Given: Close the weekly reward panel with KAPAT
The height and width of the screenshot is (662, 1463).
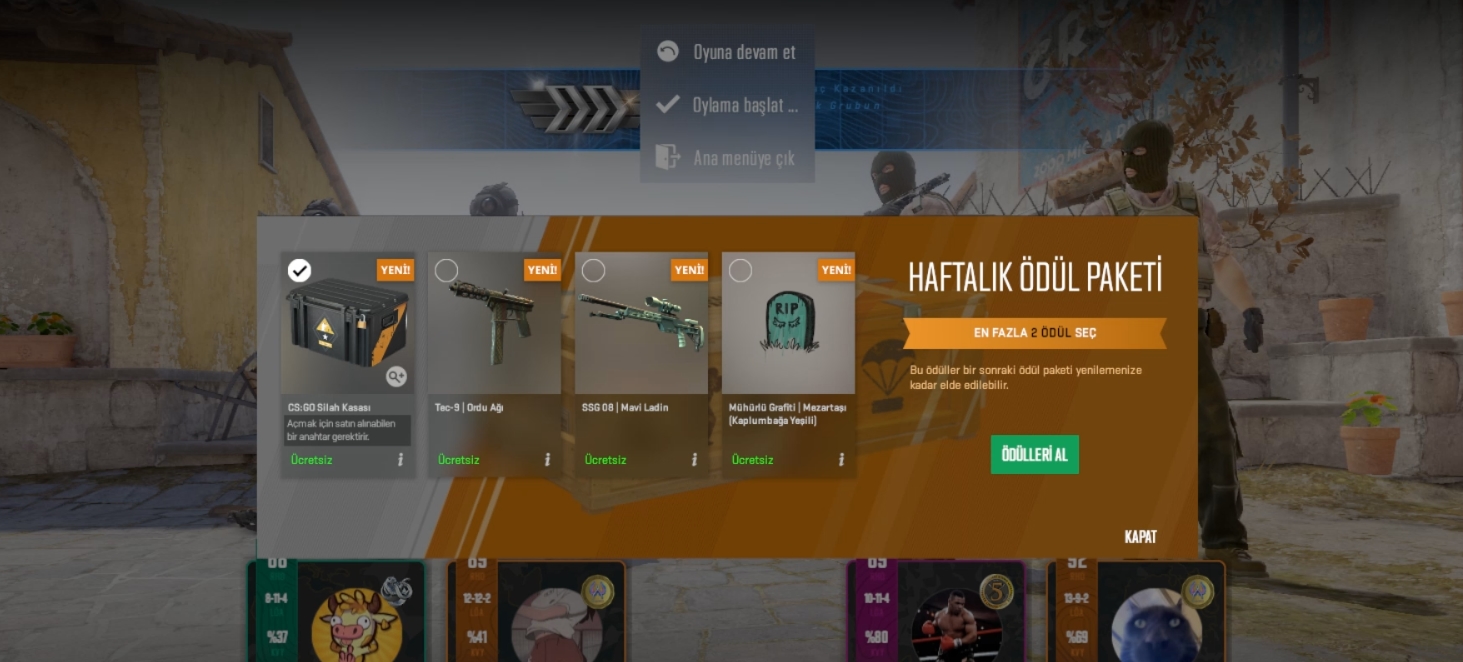Looking at the screenshot, I should click(x=1140, y=537).
